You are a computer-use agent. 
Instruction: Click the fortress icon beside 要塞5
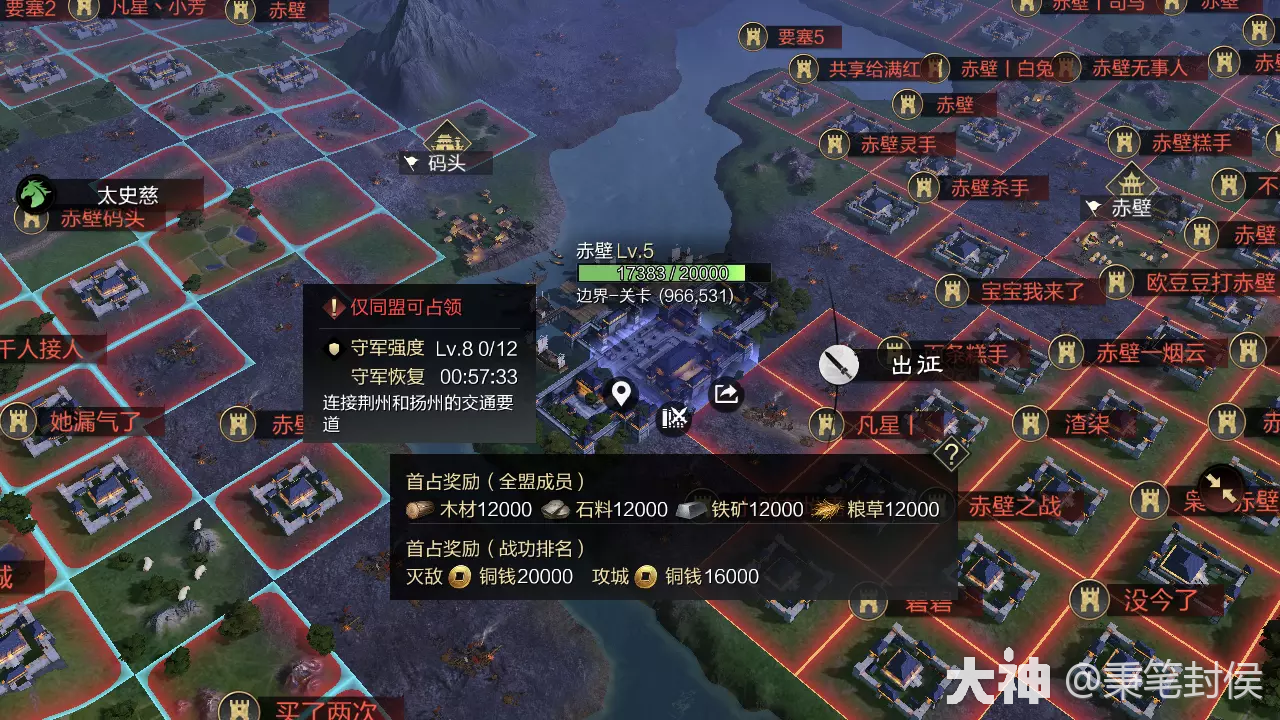coord(751,38)
